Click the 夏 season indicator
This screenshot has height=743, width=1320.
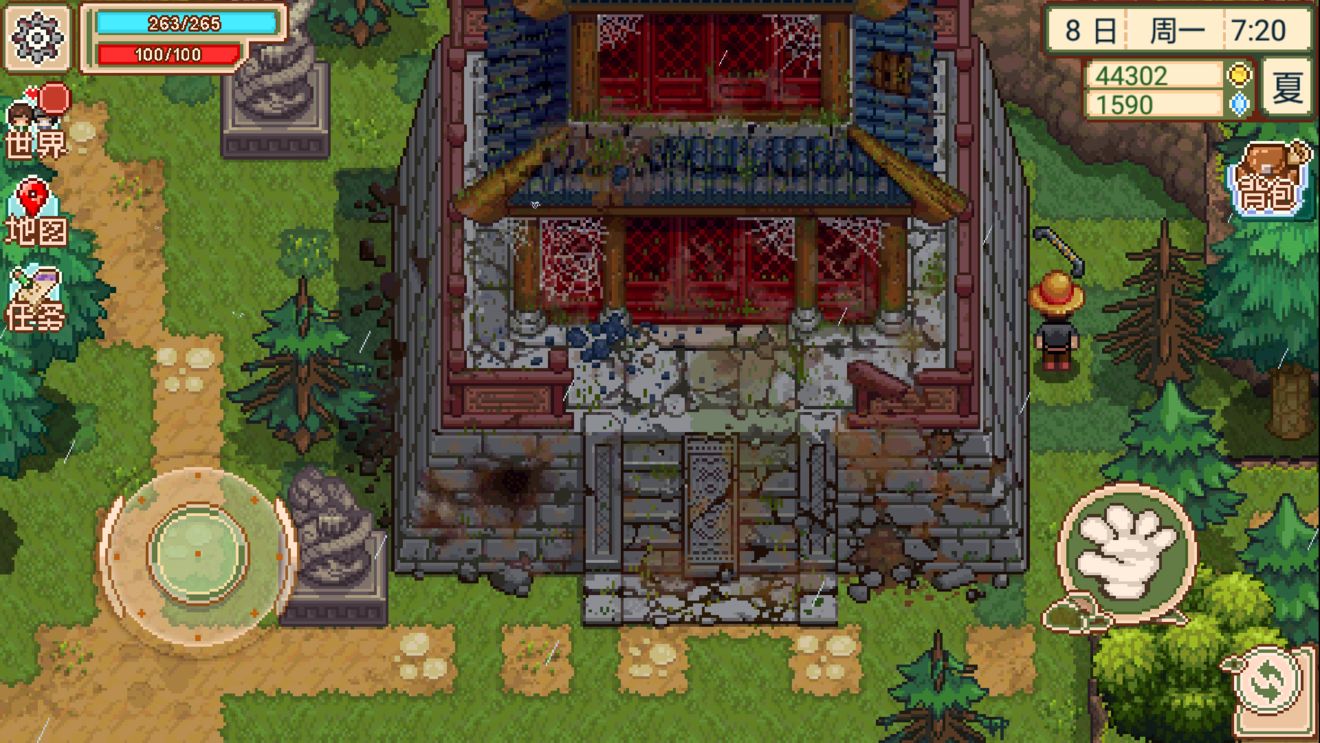coord(1286,88)
